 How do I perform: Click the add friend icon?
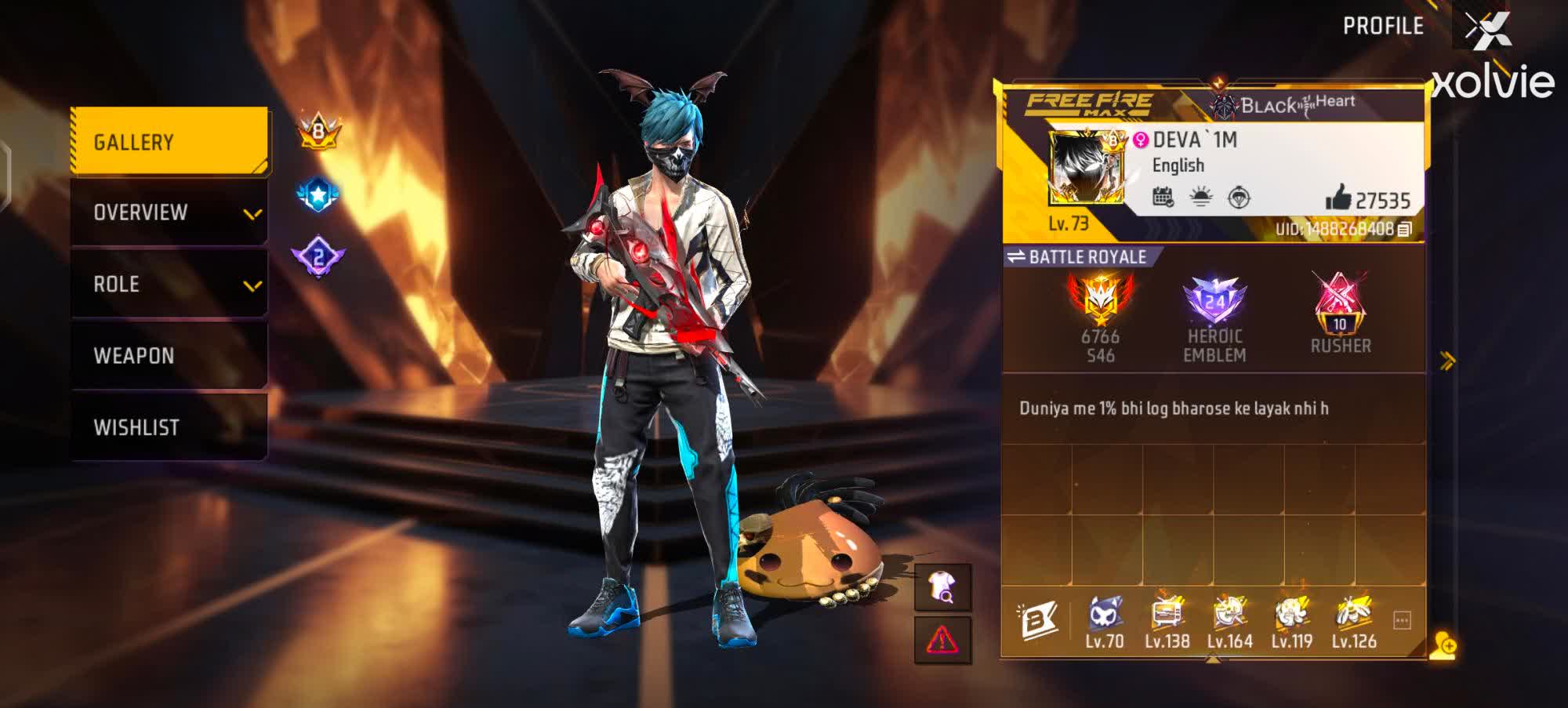click(1443, 645)
